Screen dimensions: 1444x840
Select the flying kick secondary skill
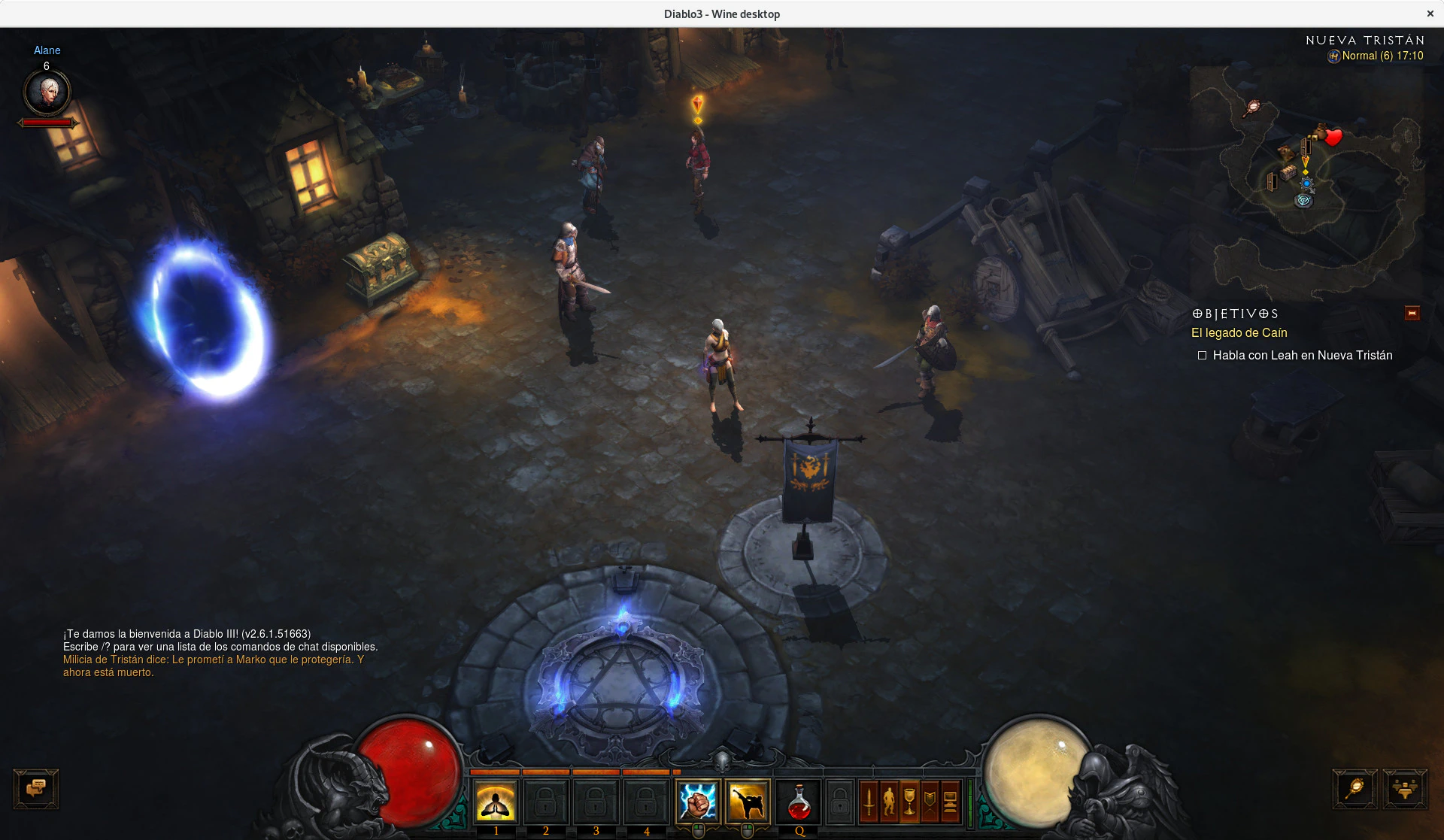pos(747,802)
